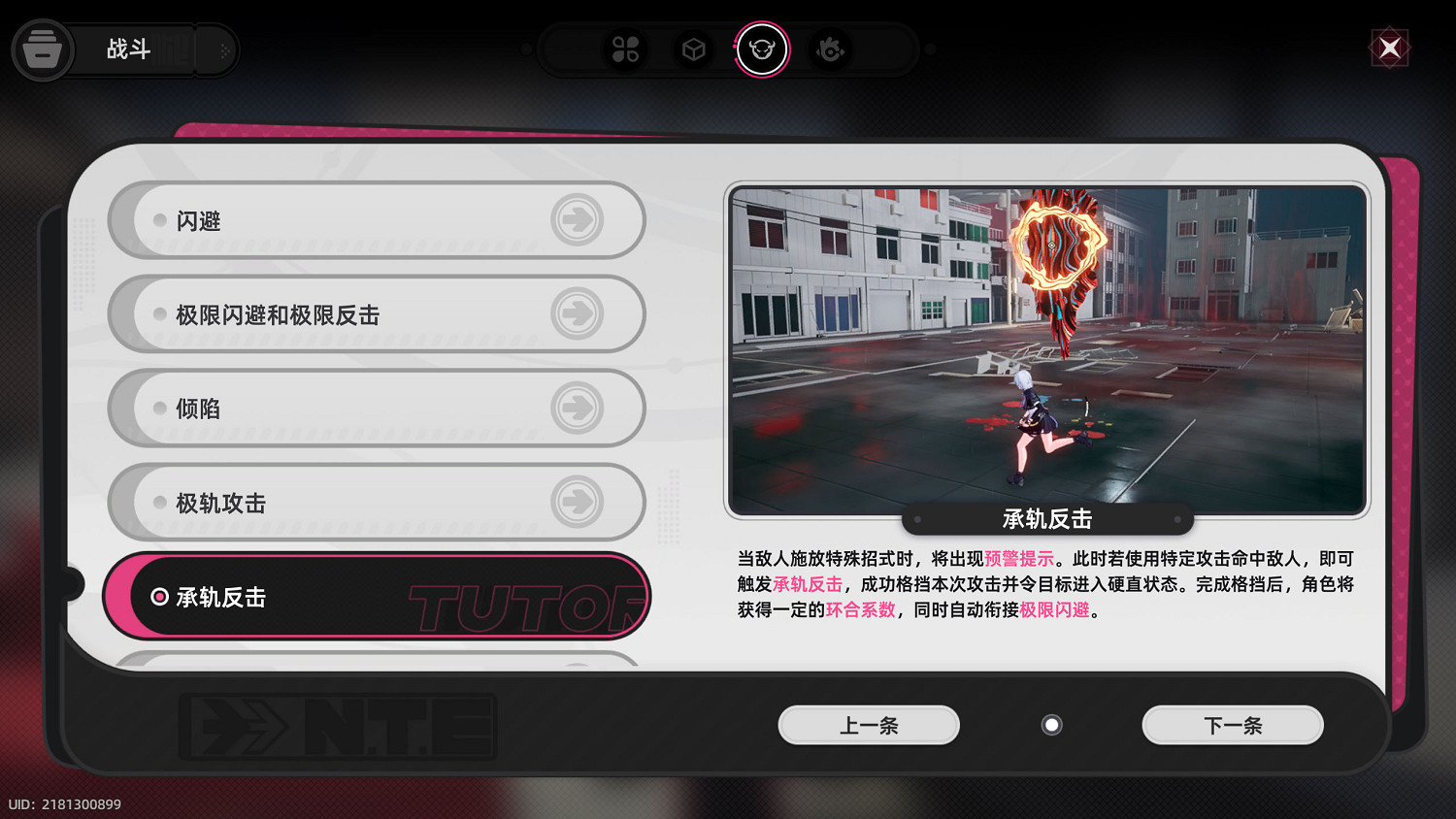The width and height of the screenshot is (1456, 819).
Task: Click the 下一条 button
Action: click(x=1232, y=725)
